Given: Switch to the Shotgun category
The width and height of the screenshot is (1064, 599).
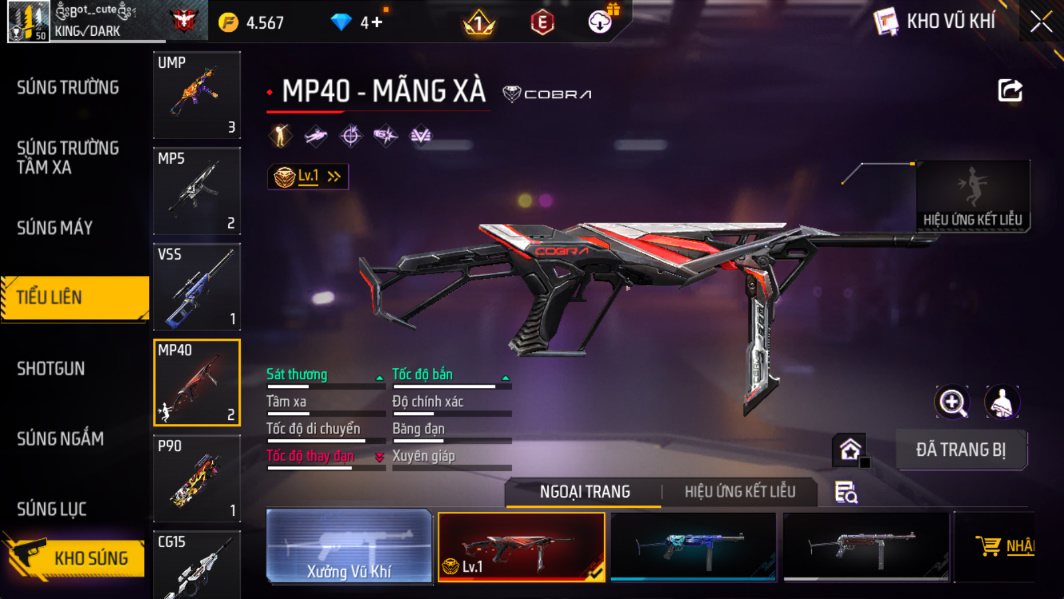Looking at the screenshot, I should point(51,369).
